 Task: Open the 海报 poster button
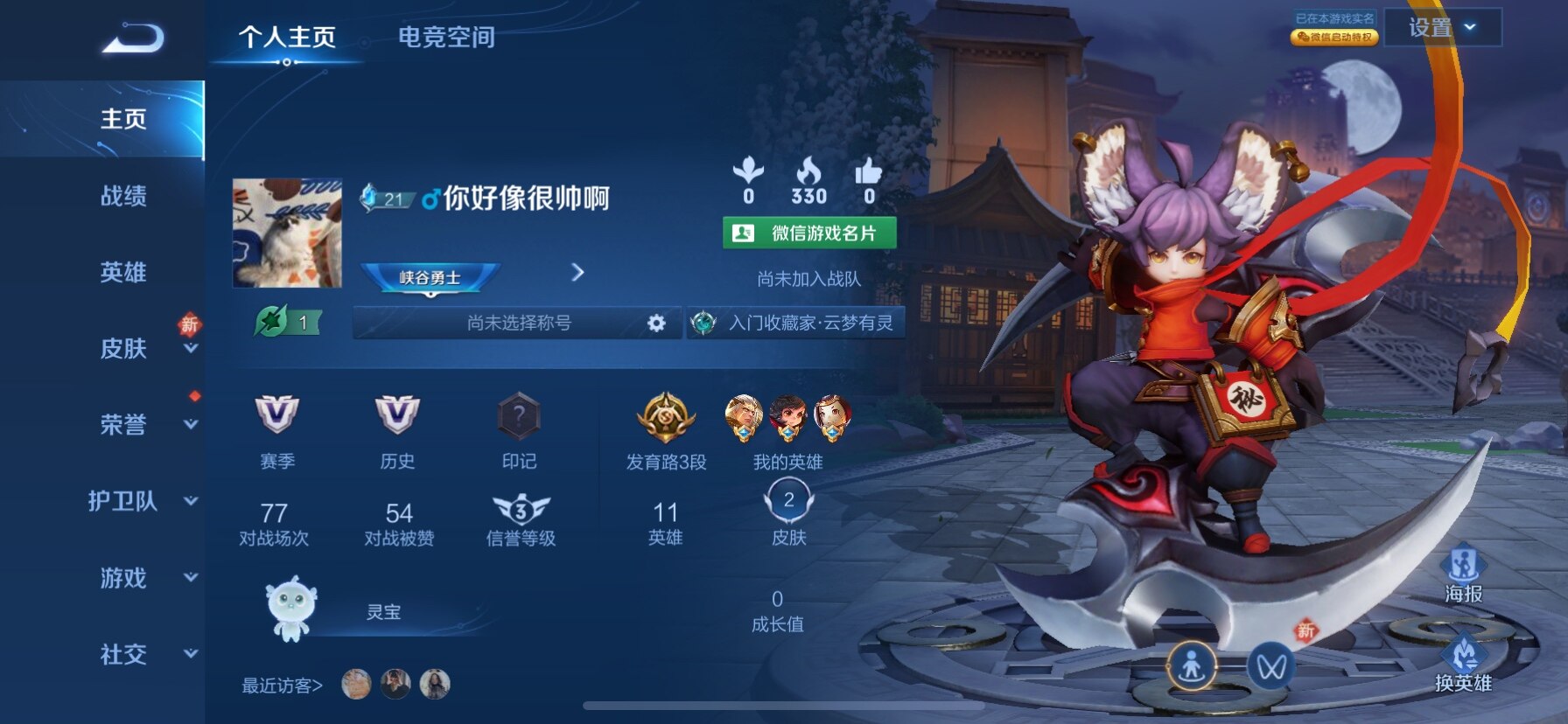point(1463,573)
